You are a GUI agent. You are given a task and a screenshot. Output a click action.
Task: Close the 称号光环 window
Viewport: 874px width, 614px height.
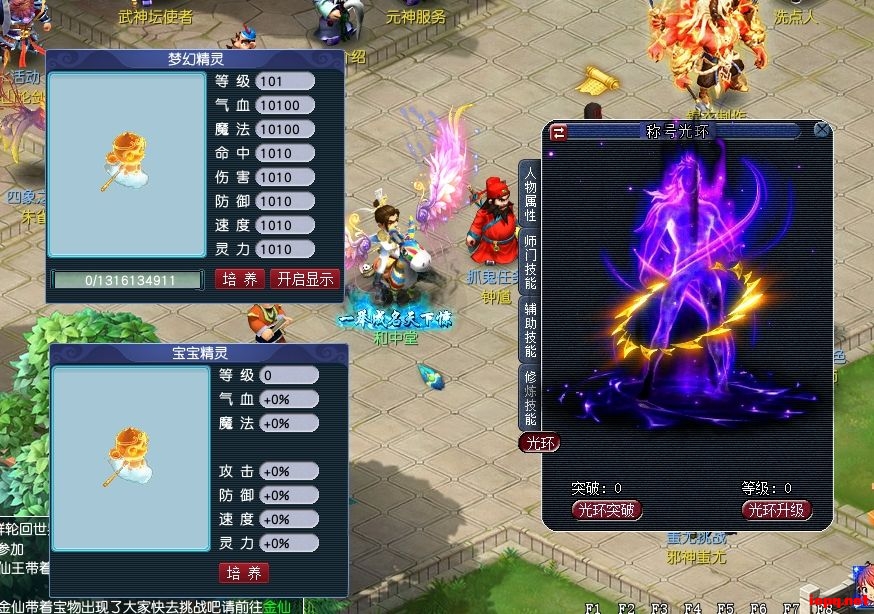[x=822, y=130]
